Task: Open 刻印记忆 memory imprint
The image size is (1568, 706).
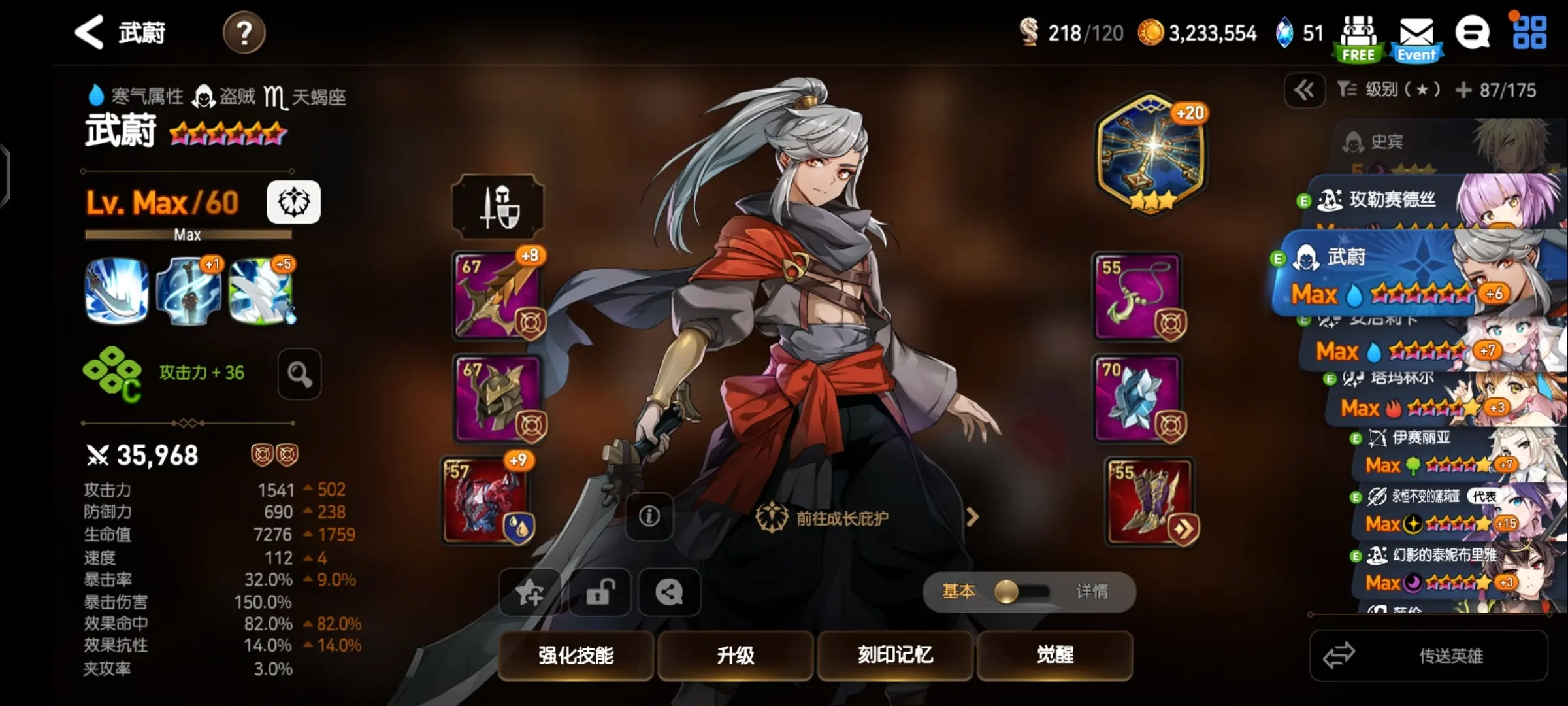Action: coord(895,654)
